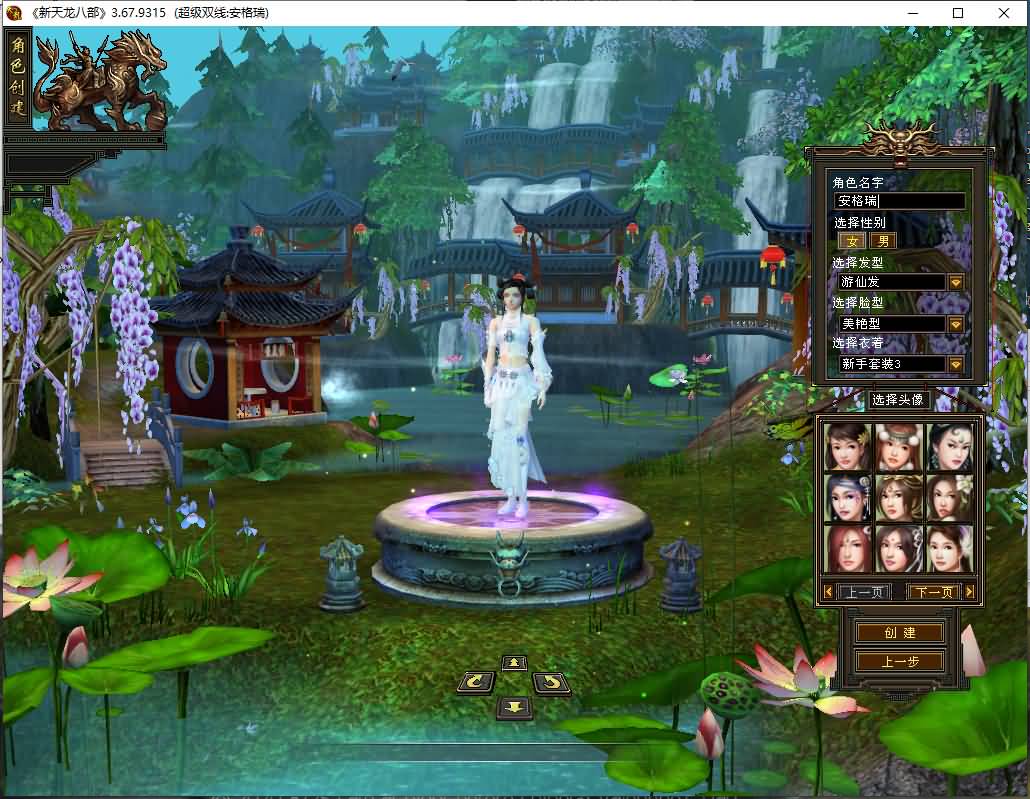The height and width of the screenshot is (799, 1030).
Task: Click the down arrow camera button
Action: [514, 708]
